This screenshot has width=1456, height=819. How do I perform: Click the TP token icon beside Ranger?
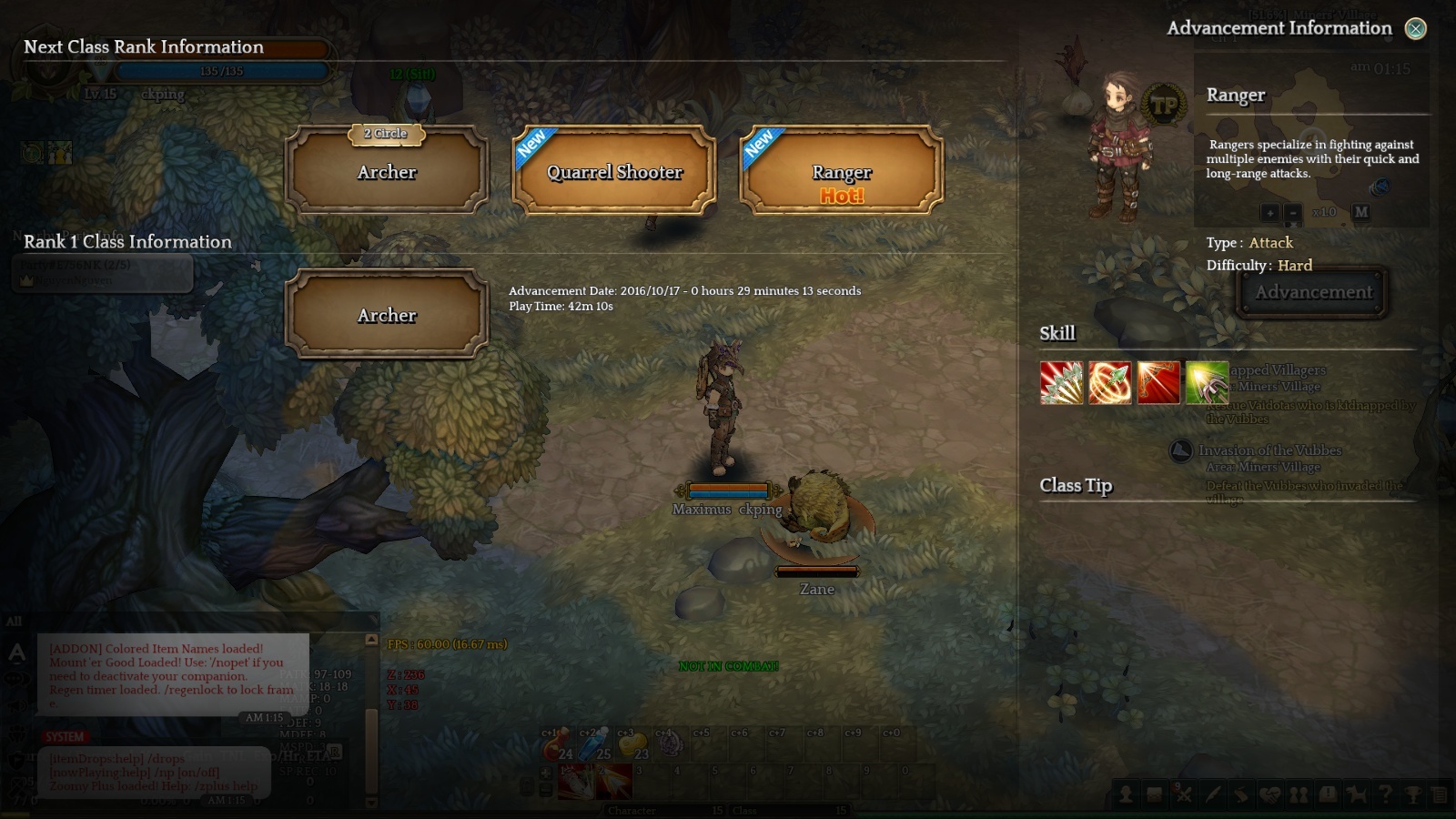pos(1164,106)
